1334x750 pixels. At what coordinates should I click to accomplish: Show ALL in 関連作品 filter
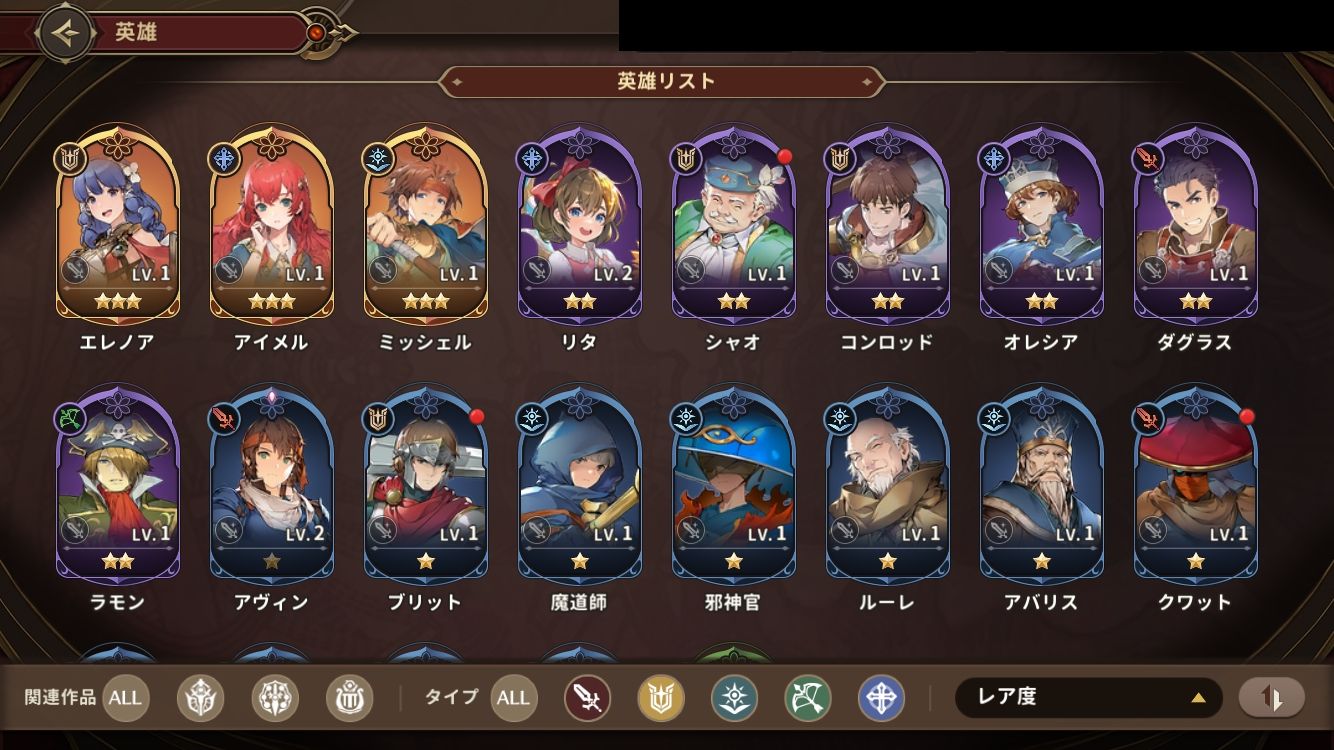[125, 698]
